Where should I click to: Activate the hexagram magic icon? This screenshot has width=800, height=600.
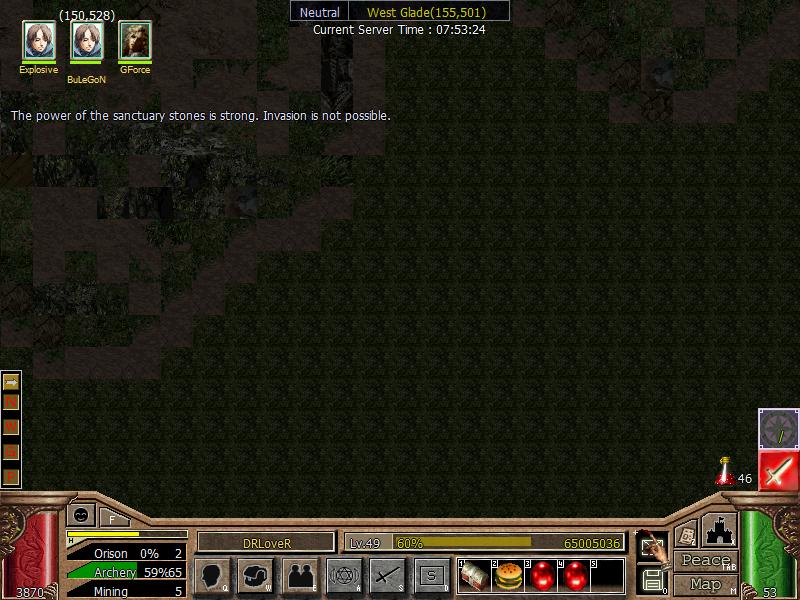coord(344,576)
